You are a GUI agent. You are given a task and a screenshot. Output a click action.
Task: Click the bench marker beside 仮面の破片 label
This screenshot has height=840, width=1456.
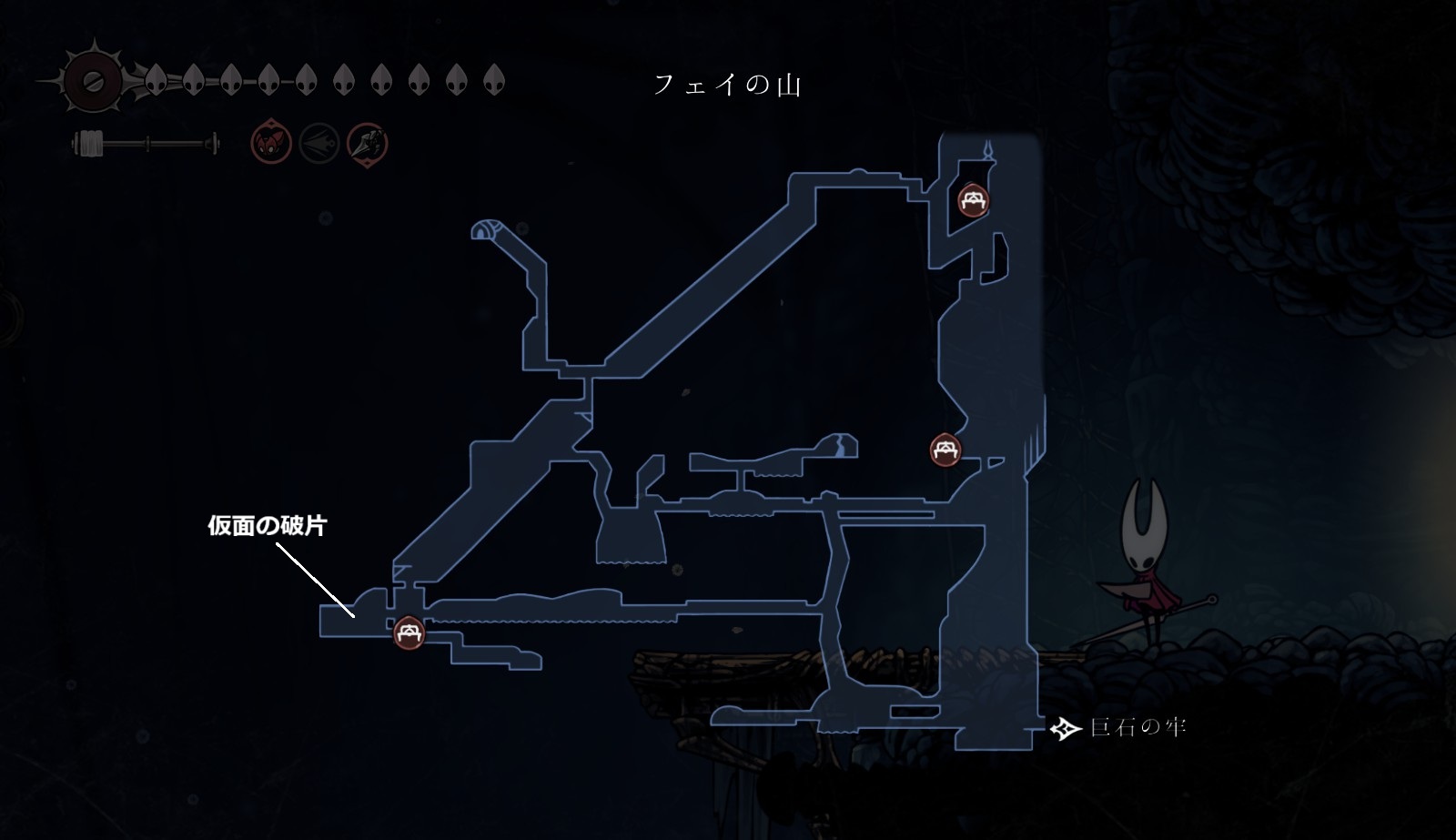[409, 633]
